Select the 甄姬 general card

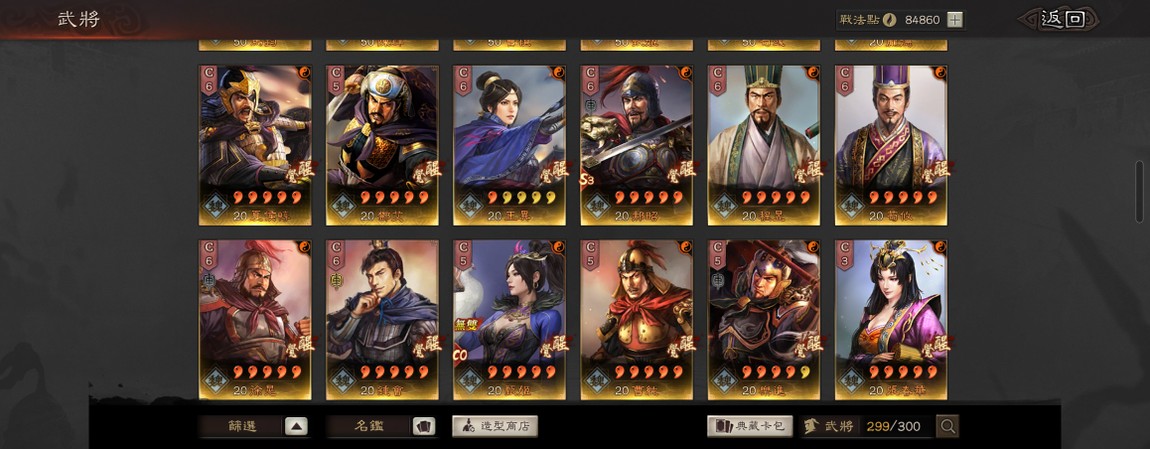(509, 319)
